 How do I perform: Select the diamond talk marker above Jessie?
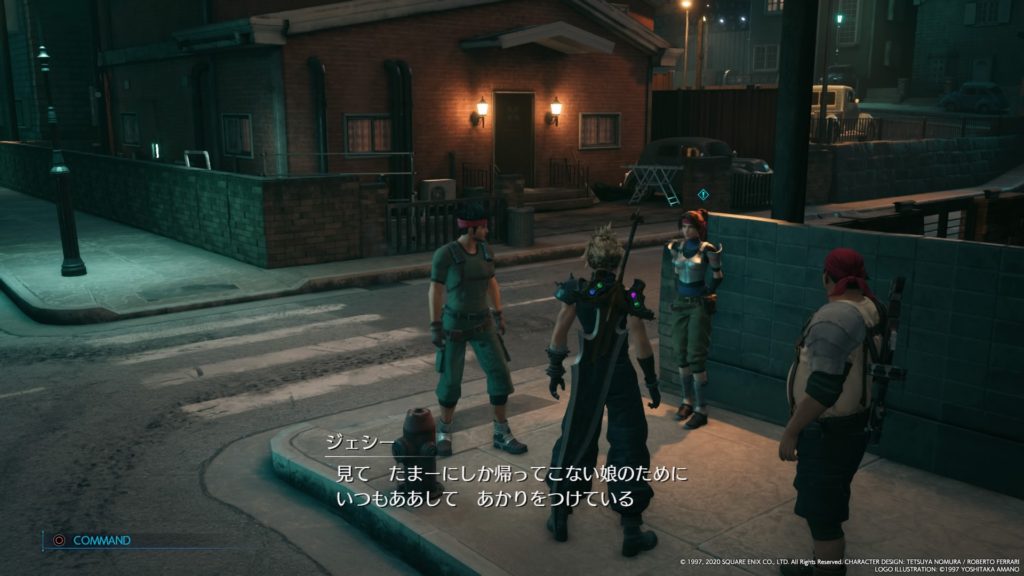point(703,194)
